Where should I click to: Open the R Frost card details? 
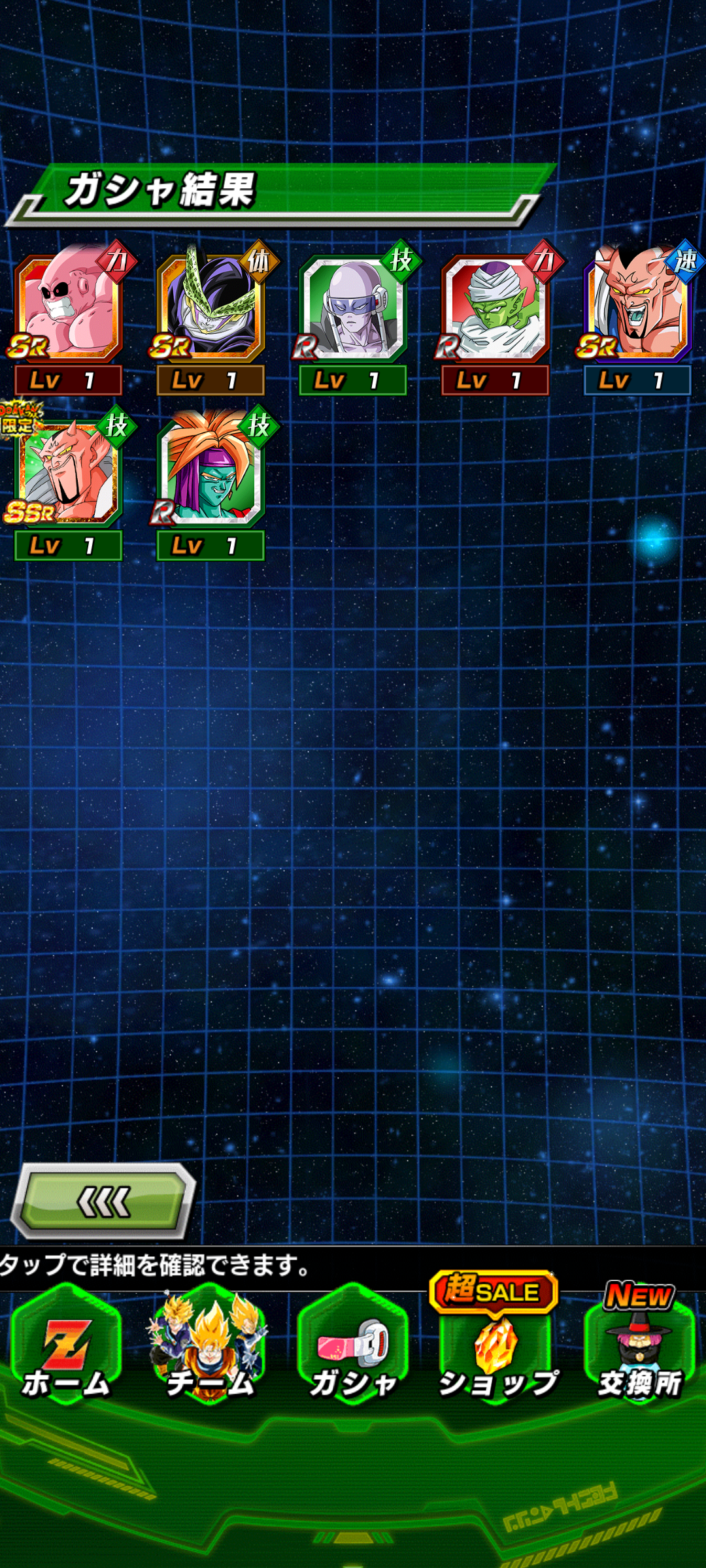pos(353,308)
